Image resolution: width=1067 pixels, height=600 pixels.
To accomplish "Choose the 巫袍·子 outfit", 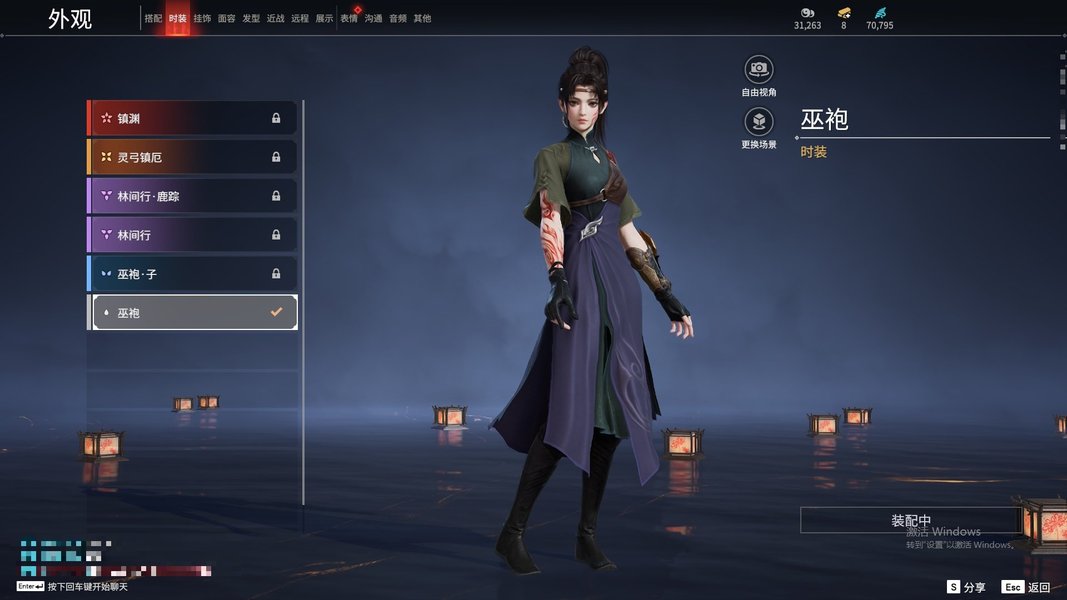I will 192,273.
